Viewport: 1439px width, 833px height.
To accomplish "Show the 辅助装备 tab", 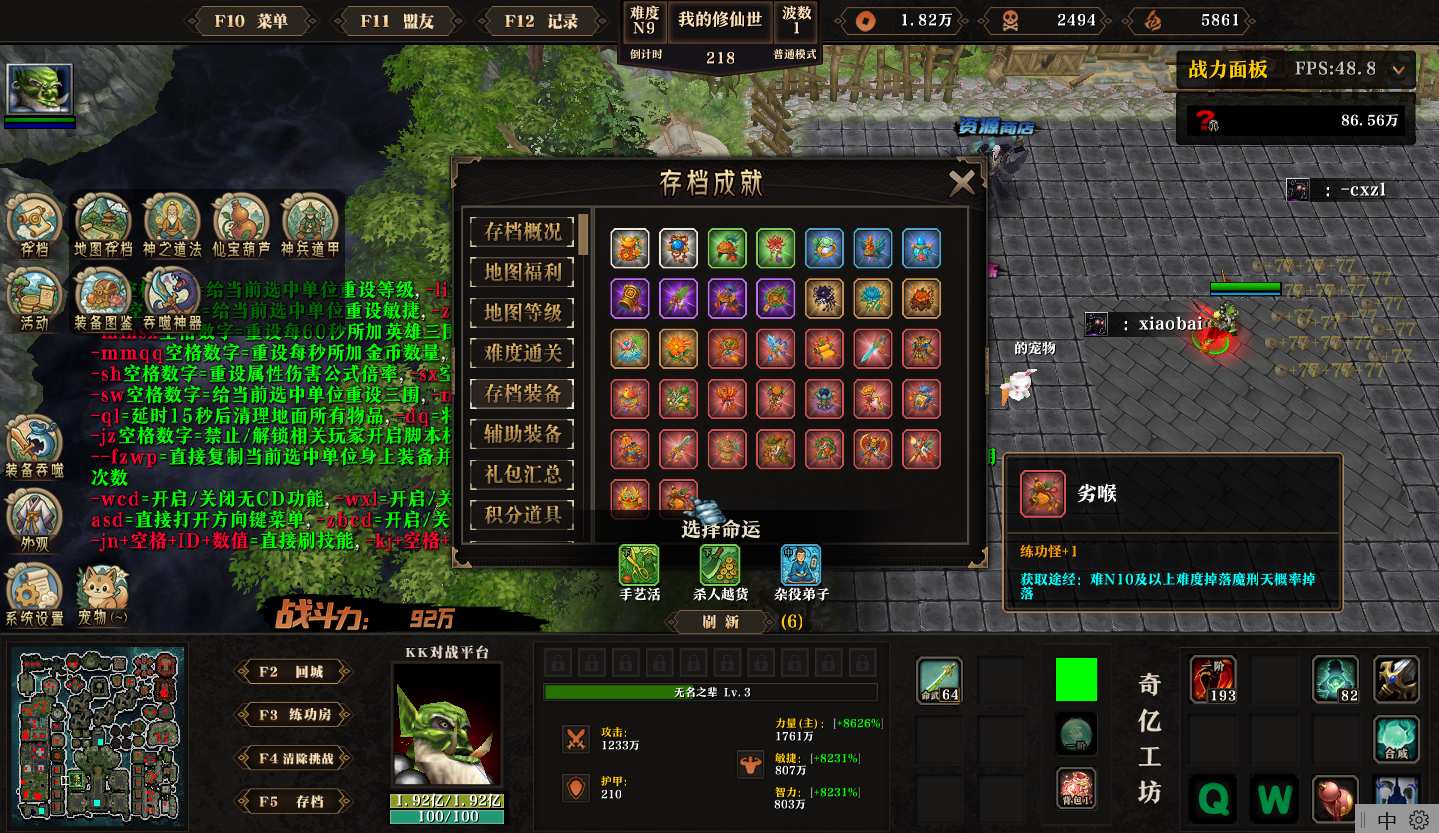I will pos(522,434).
